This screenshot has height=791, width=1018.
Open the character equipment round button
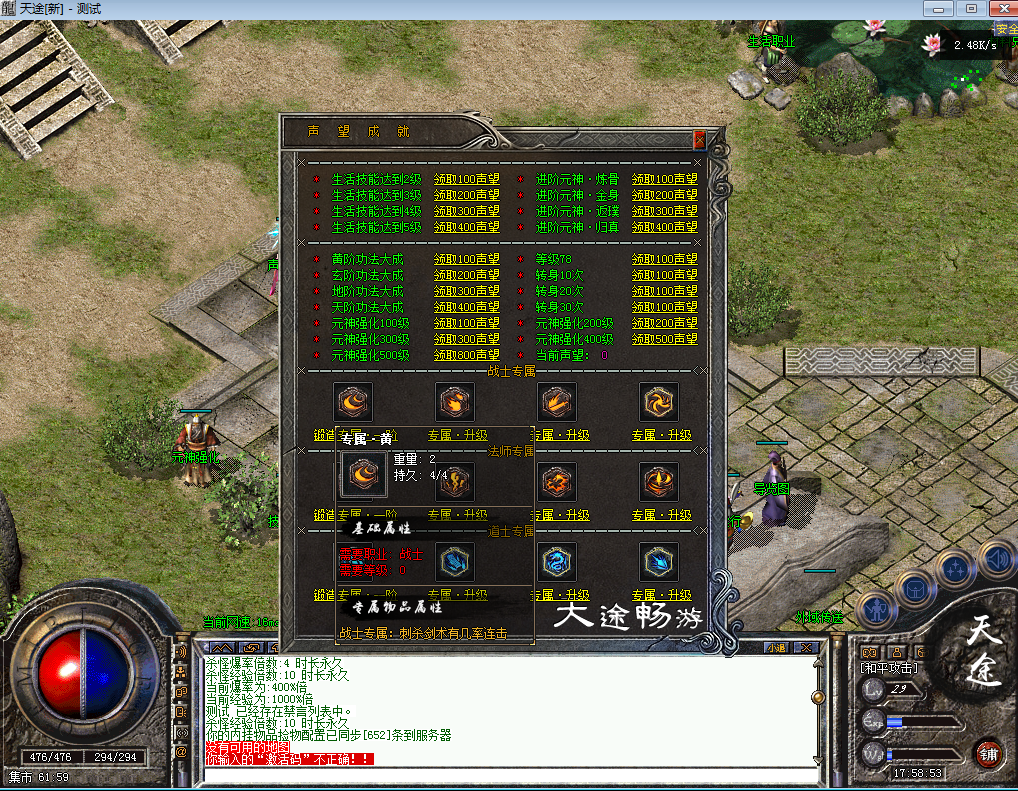[x=876, y=609]
